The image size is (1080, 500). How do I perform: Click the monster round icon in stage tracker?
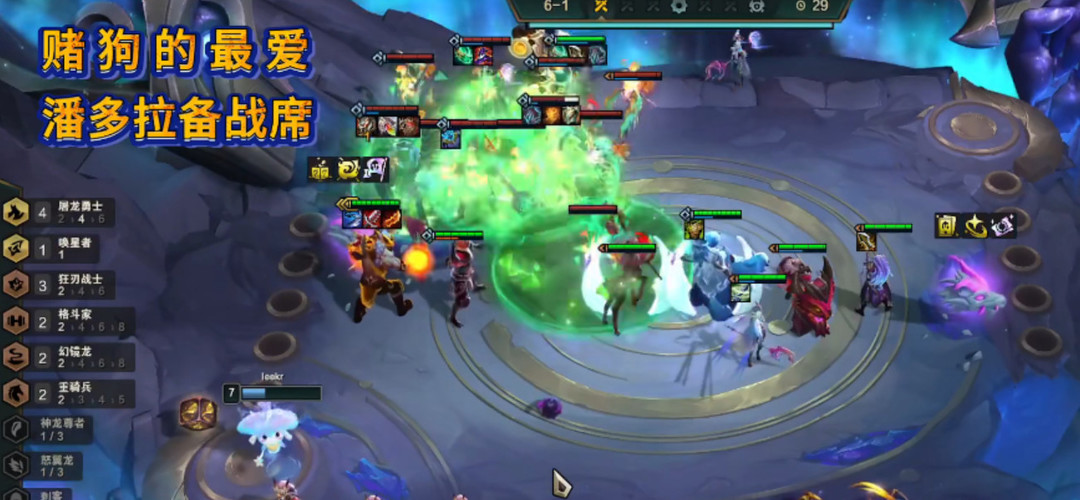[757, 6]
